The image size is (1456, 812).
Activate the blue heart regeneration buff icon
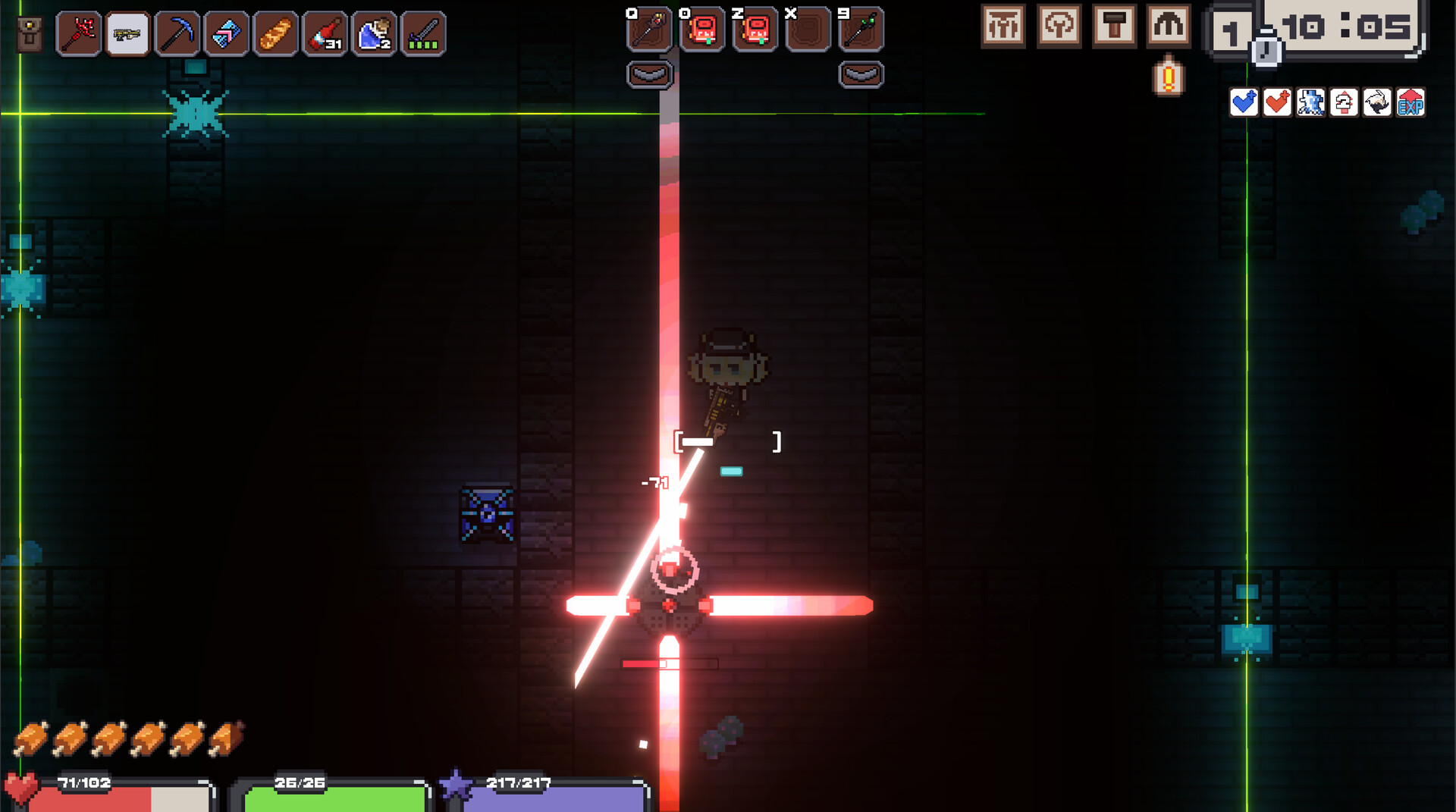[x=1244, y=104]
